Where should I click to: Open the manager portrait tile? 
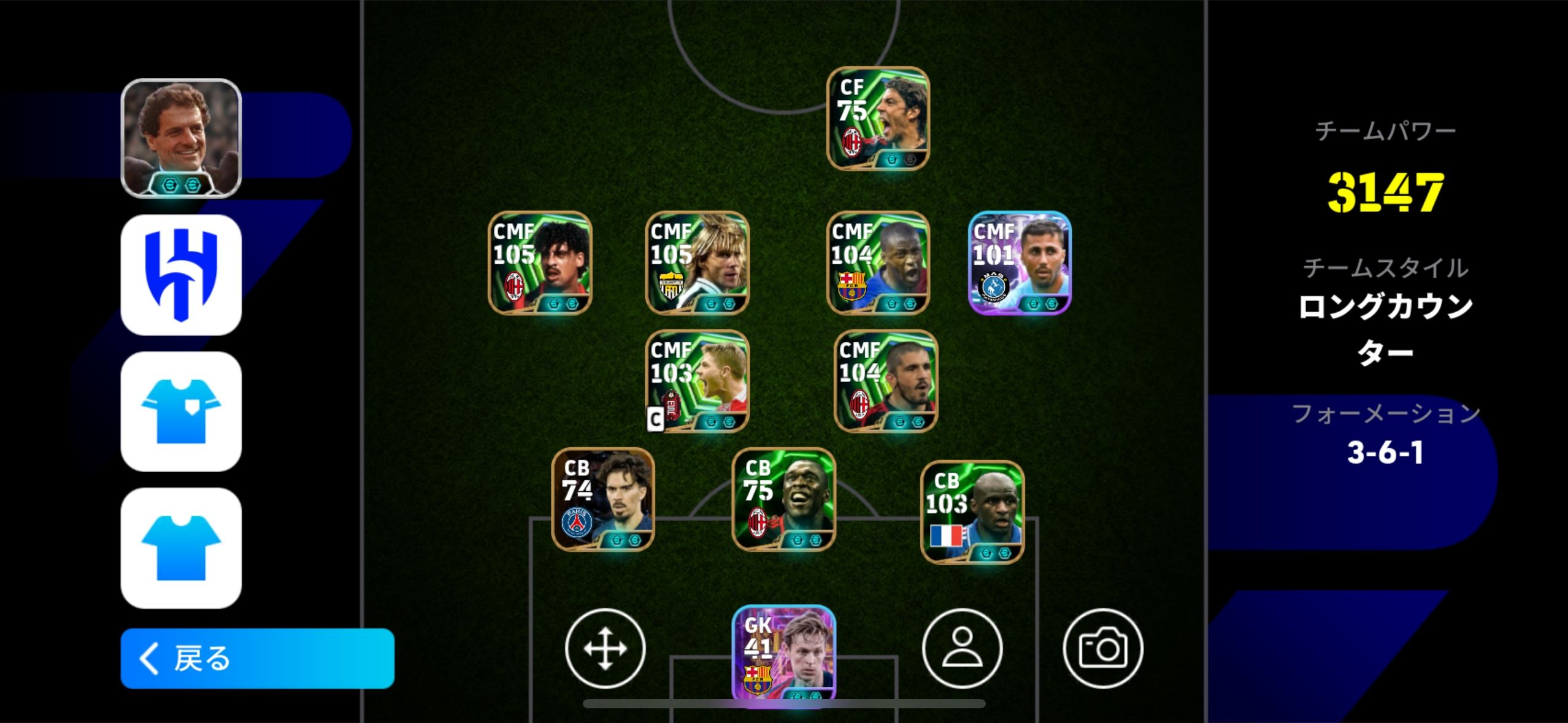click(181, 138)
